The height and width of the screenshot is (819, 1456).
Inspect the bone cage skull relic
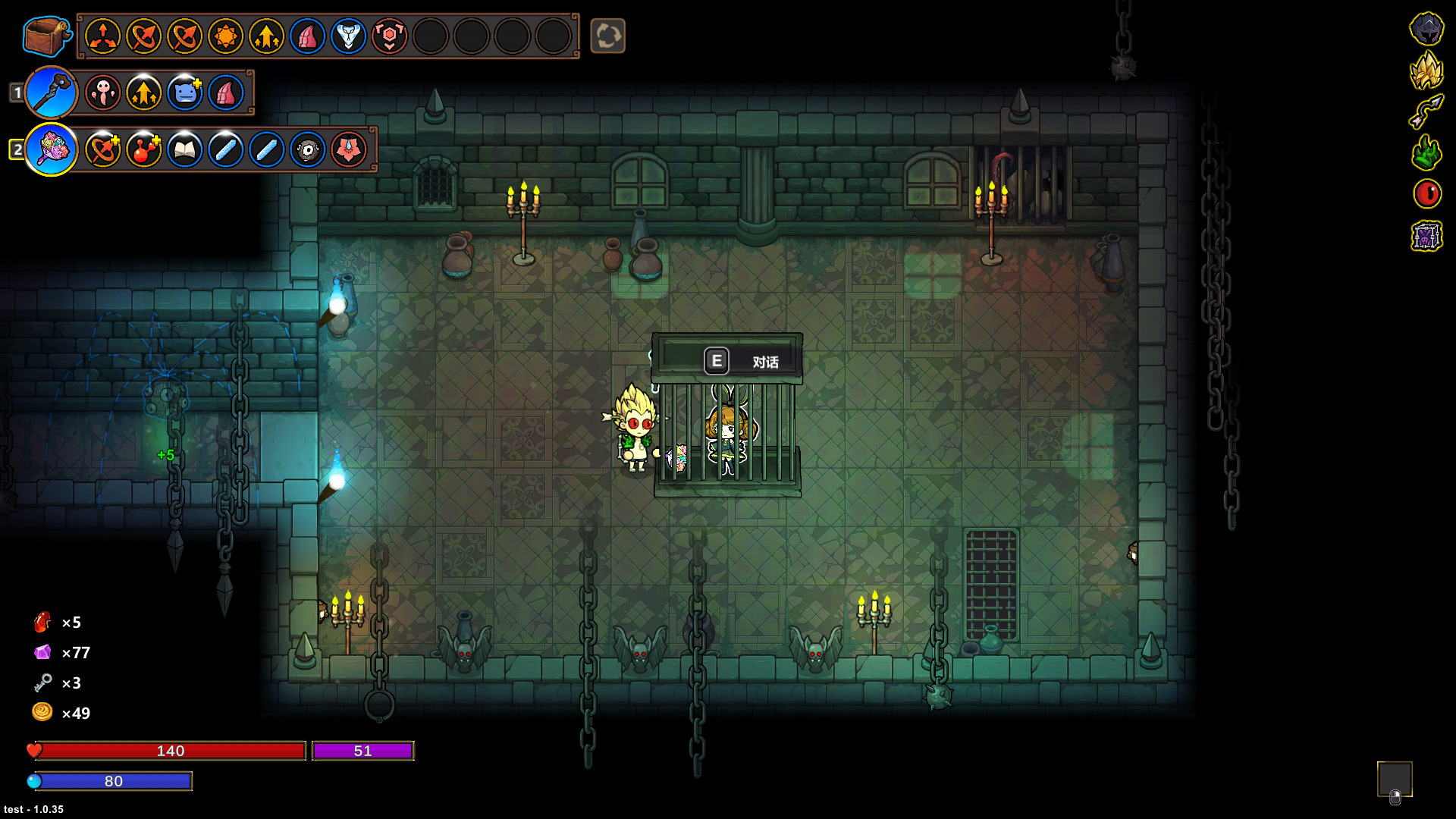click(1426, 236)
